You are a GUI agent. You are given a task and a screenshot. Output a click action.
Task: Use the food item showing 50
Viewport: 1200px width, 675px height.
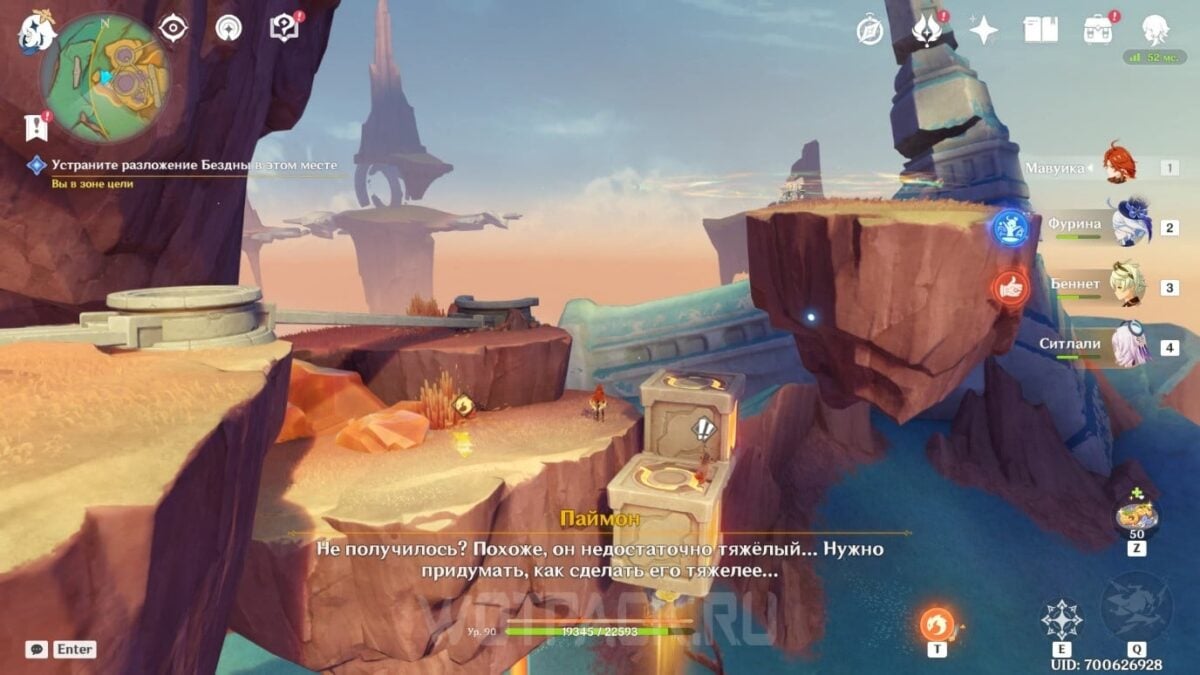(x=1137, y=517)
